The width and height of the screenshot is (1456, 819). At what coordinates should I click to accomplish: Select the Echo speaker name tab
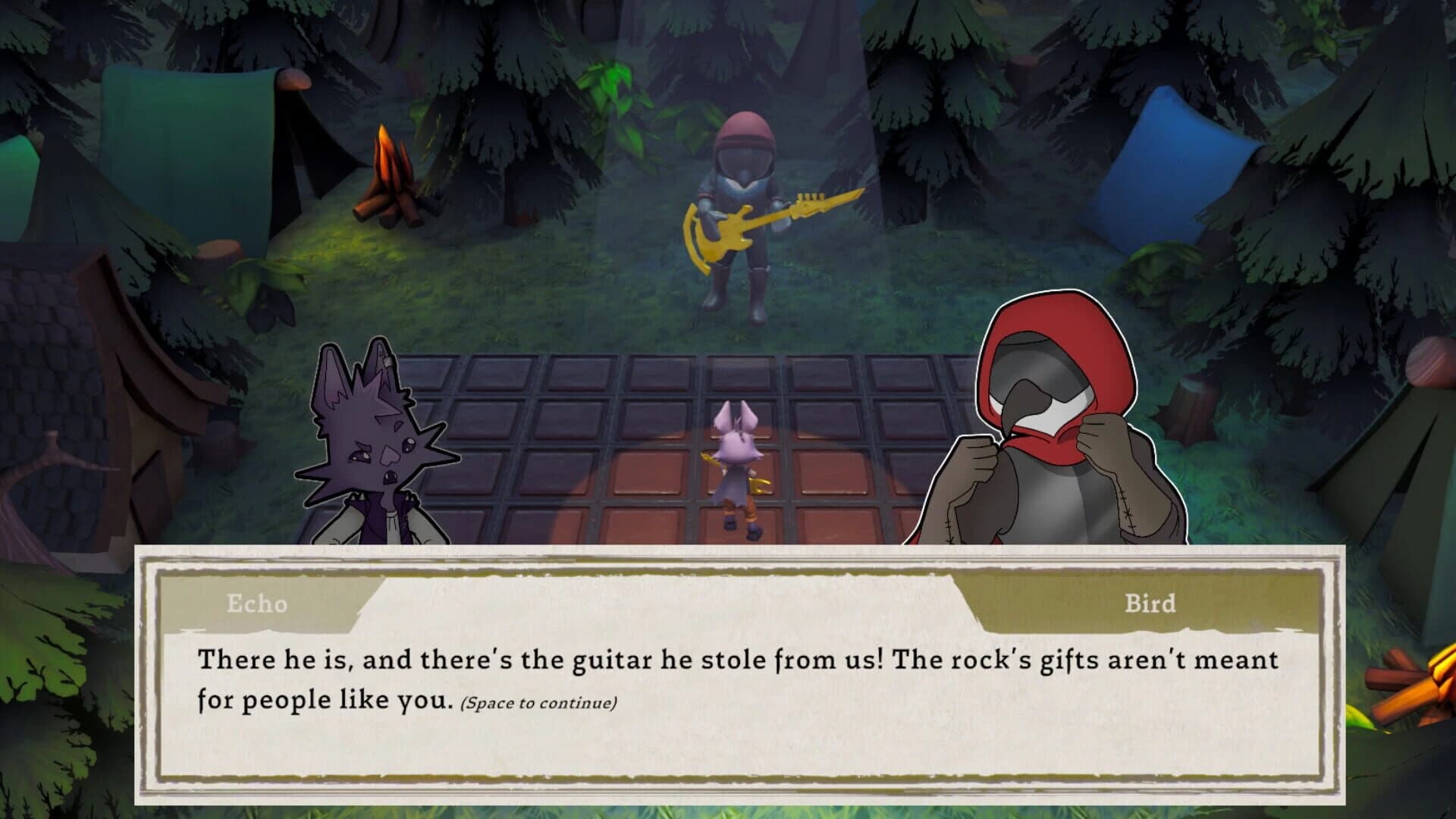(x=258, y=605)
